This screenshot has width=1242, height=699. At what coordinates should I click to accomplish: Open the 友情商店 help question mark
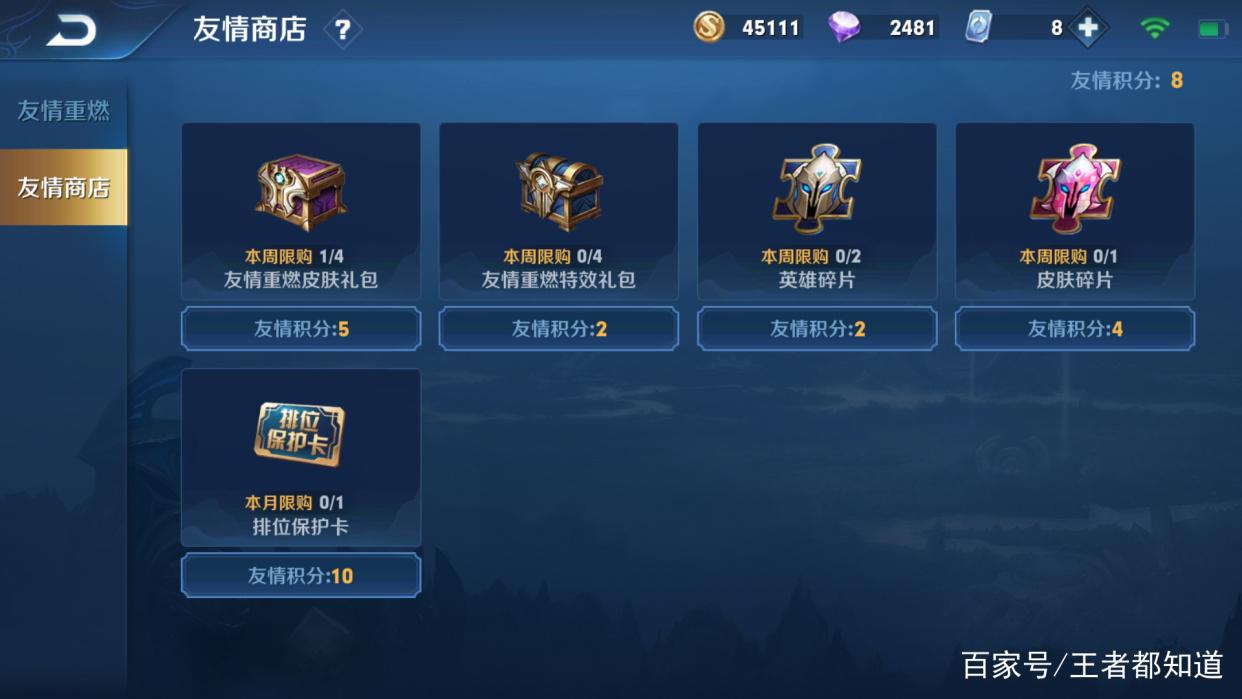[343, 30]
